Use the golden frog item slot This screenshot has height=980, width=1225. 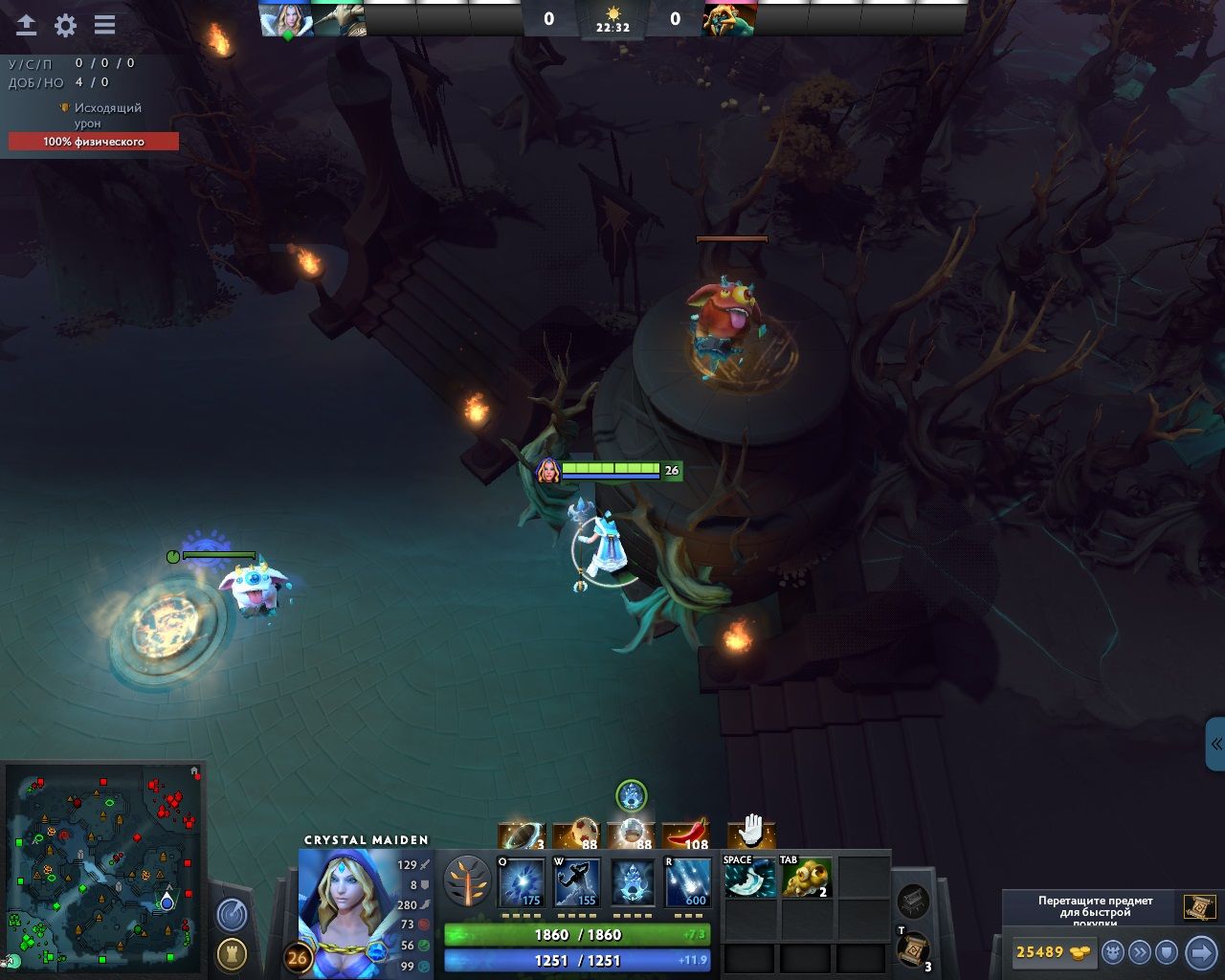(x=806, y=879)
